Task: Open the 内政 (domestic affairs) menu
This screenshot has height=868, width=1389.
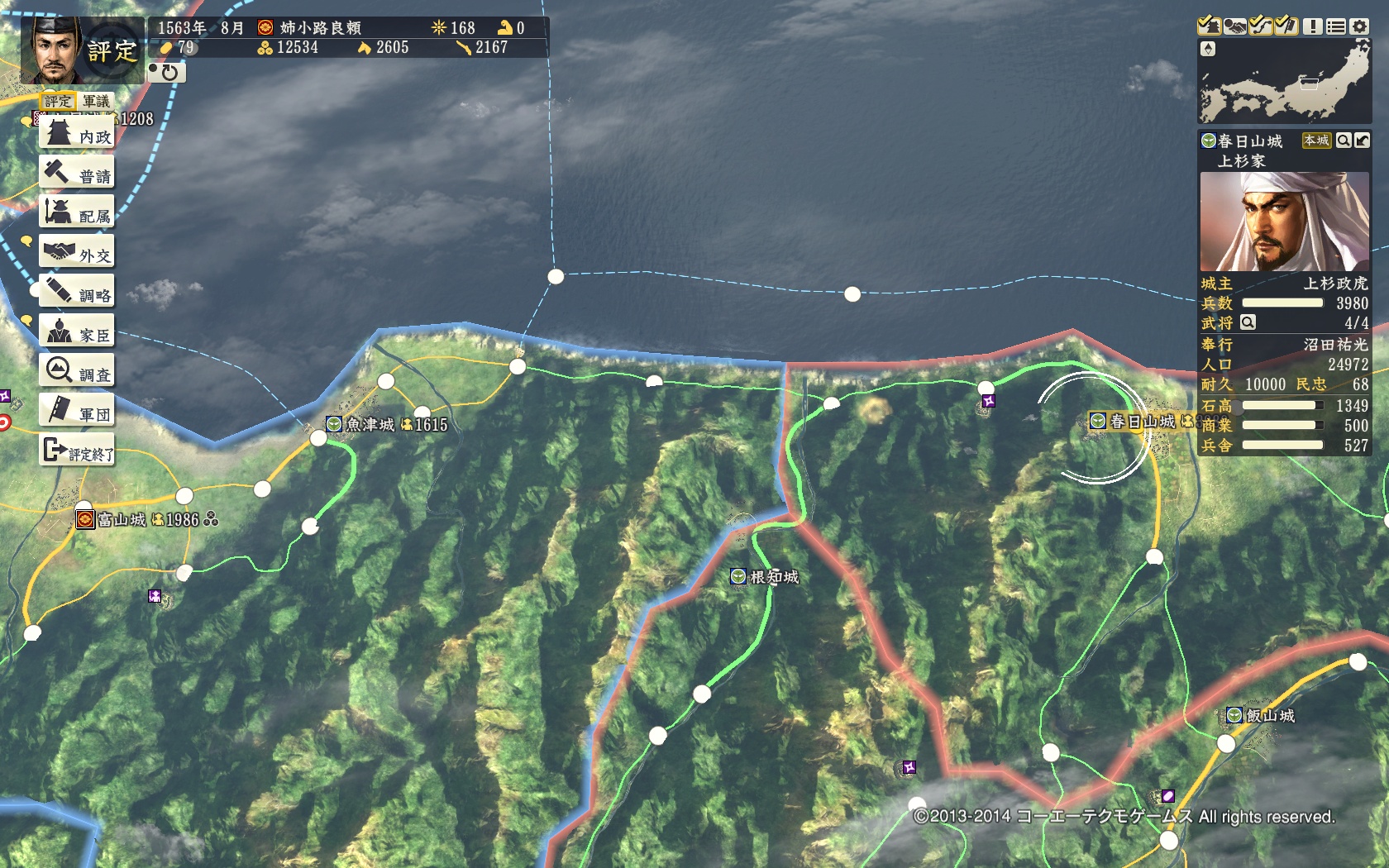Action: pos(77,134)
